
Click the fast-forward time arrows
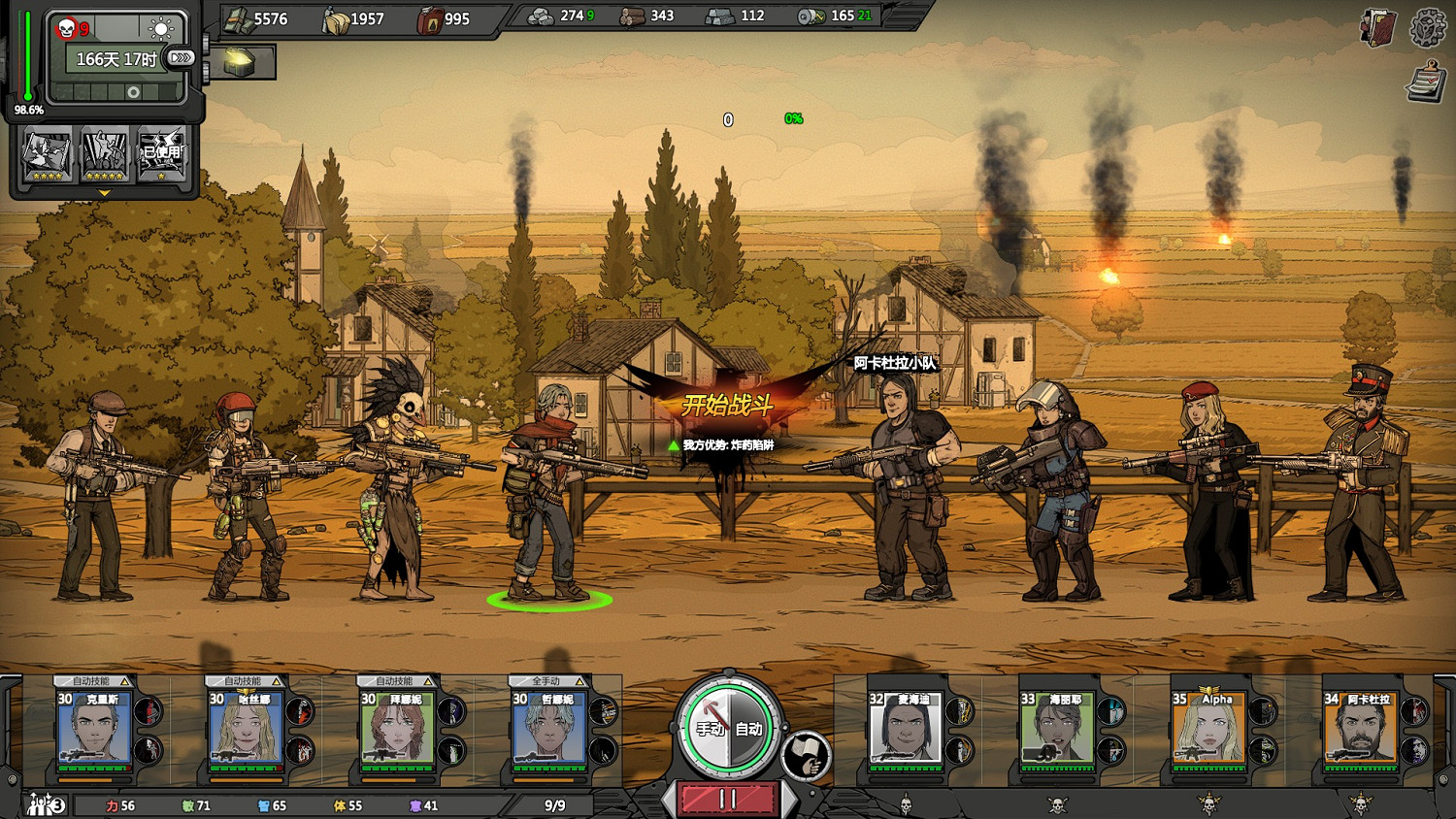tap(181, 58)
